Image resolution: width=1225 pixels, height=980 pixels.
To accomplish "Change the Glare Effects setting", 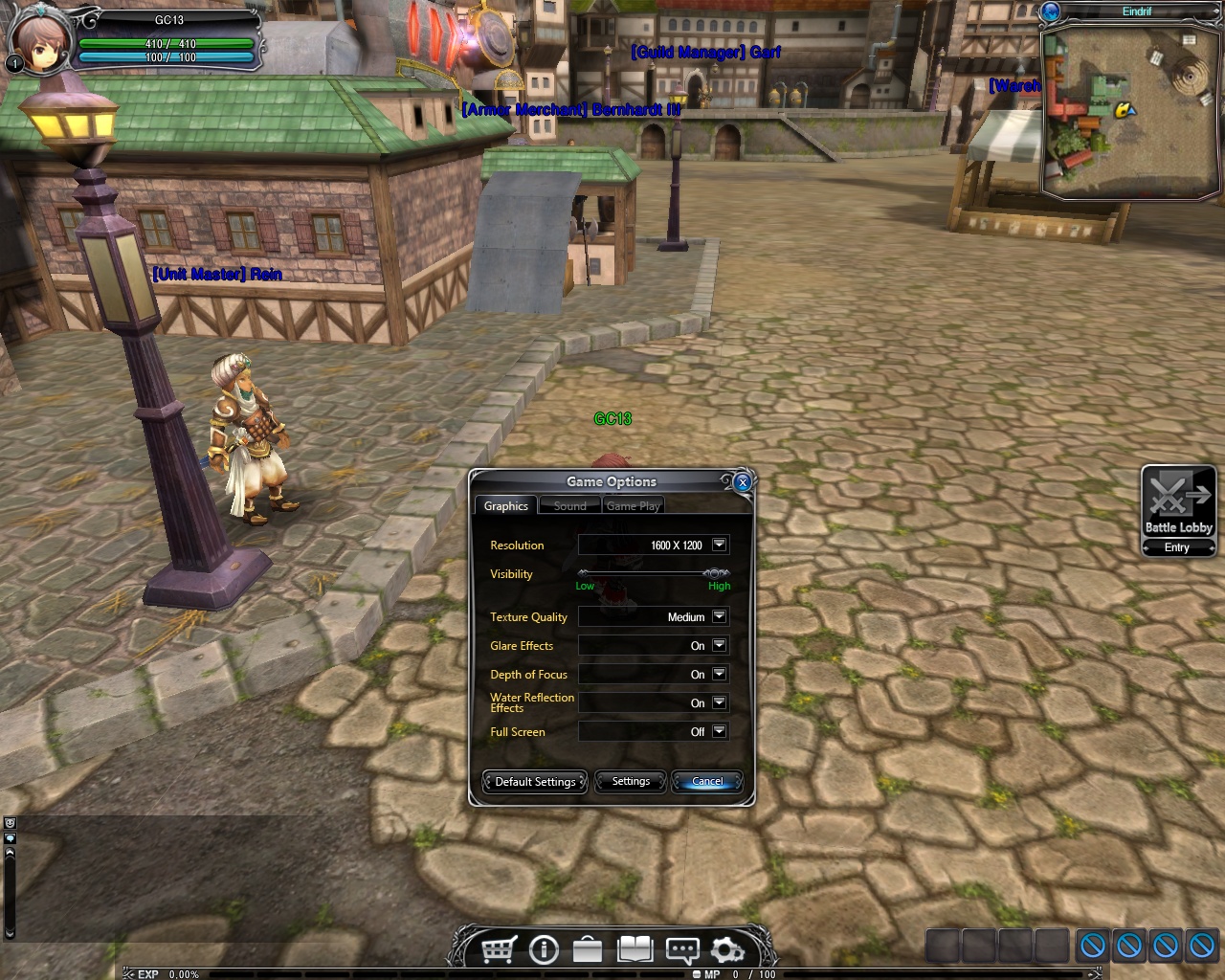I will (x=719, y=645).
